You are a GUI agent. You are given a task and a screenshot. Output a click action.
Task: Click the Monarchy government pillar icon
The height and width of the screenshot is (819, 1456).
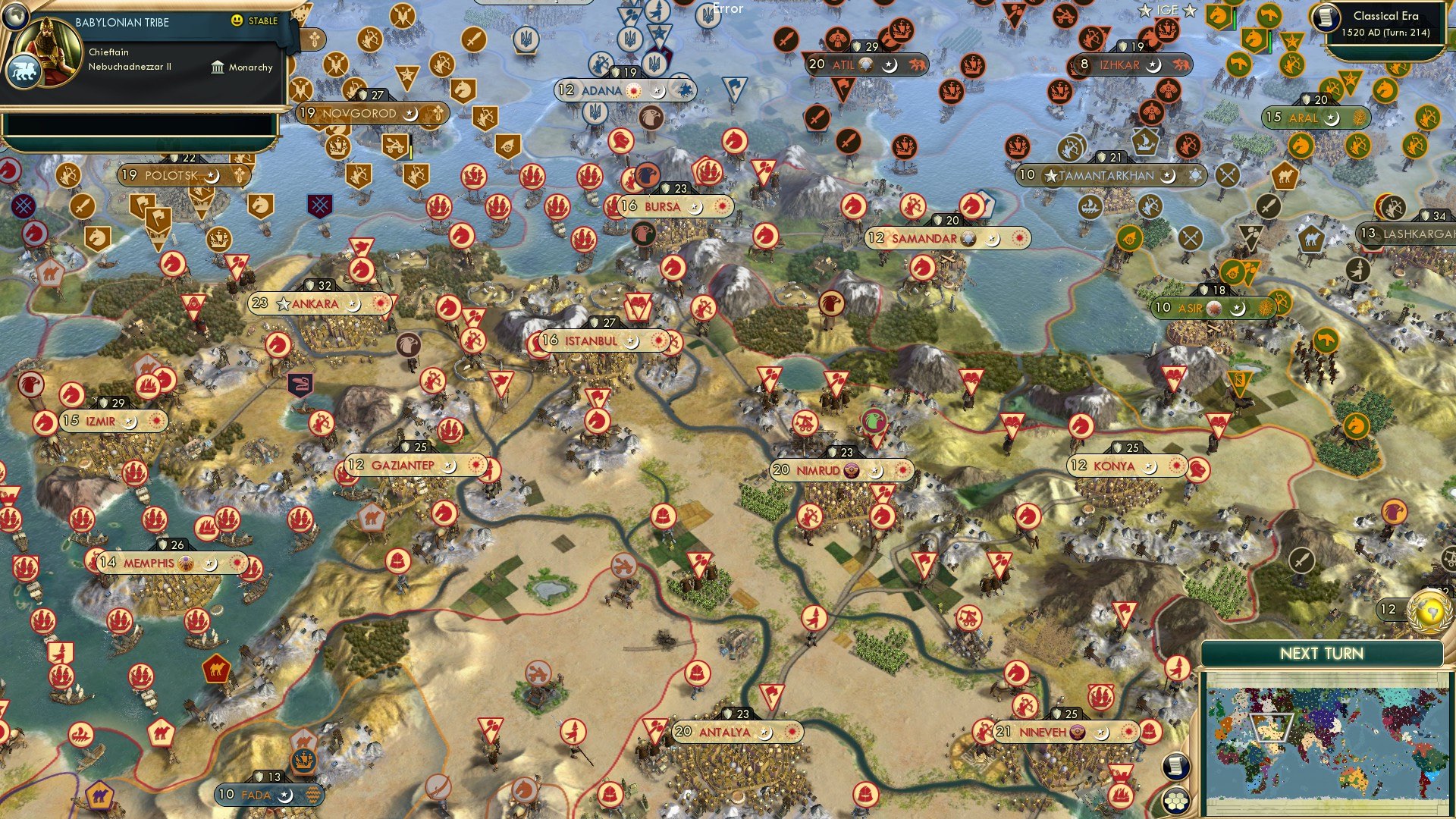218,67
